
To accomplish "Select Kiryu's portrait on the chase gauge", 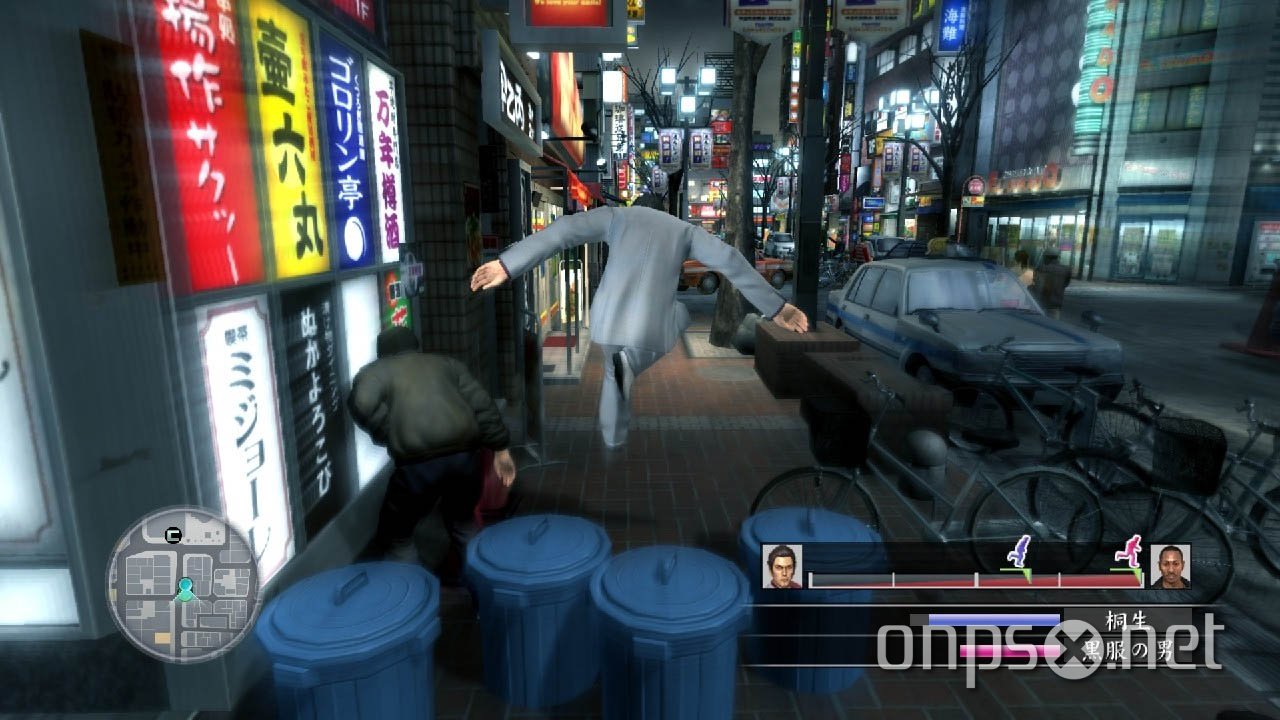I will (781, 566).
